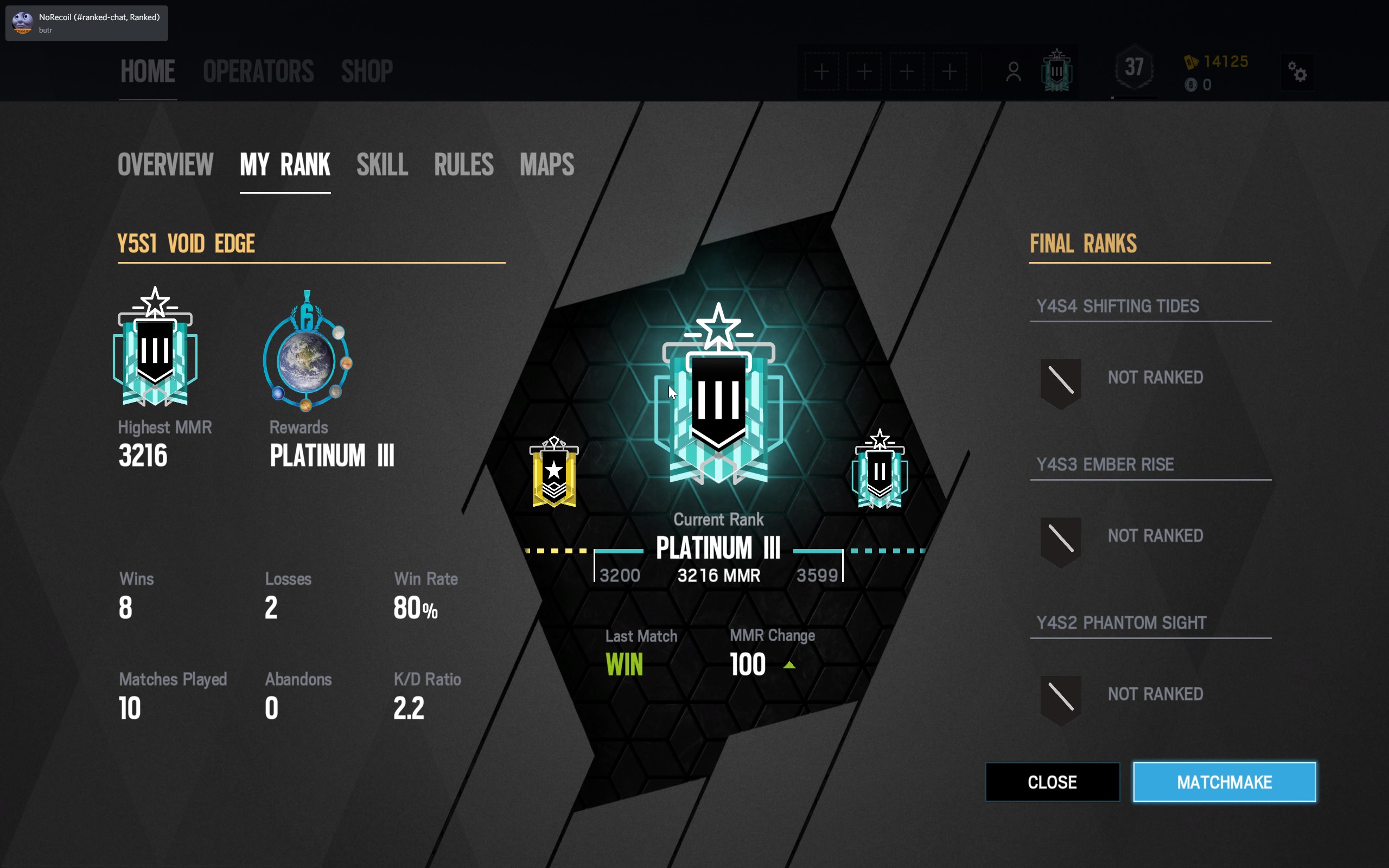The width and height of the screenshot is (1389, 868).
Task: Go to the Home menu
Action: [148, 72]
